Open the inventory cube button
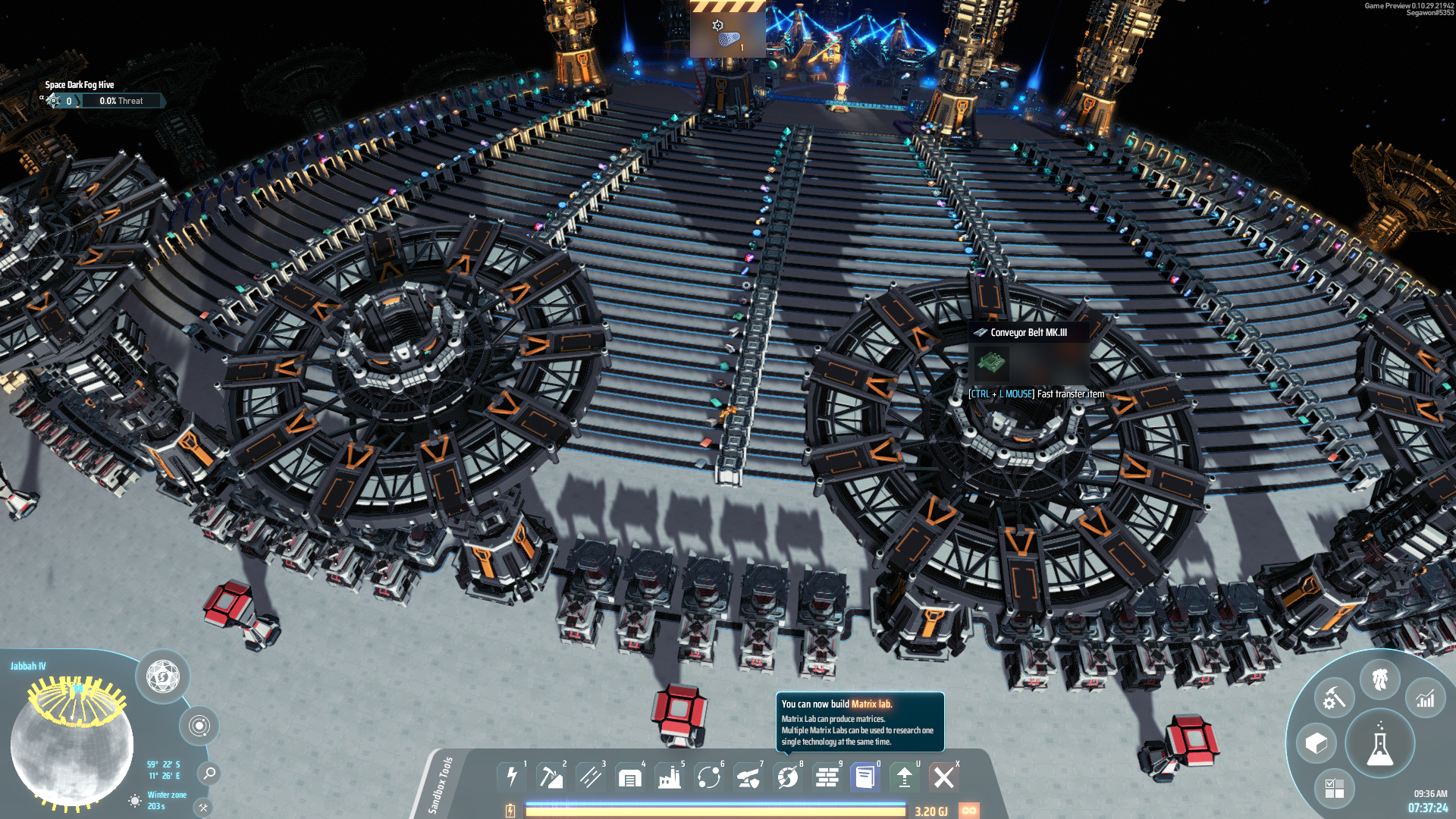The image size is (1456, 819). [x=1316, y=743]
